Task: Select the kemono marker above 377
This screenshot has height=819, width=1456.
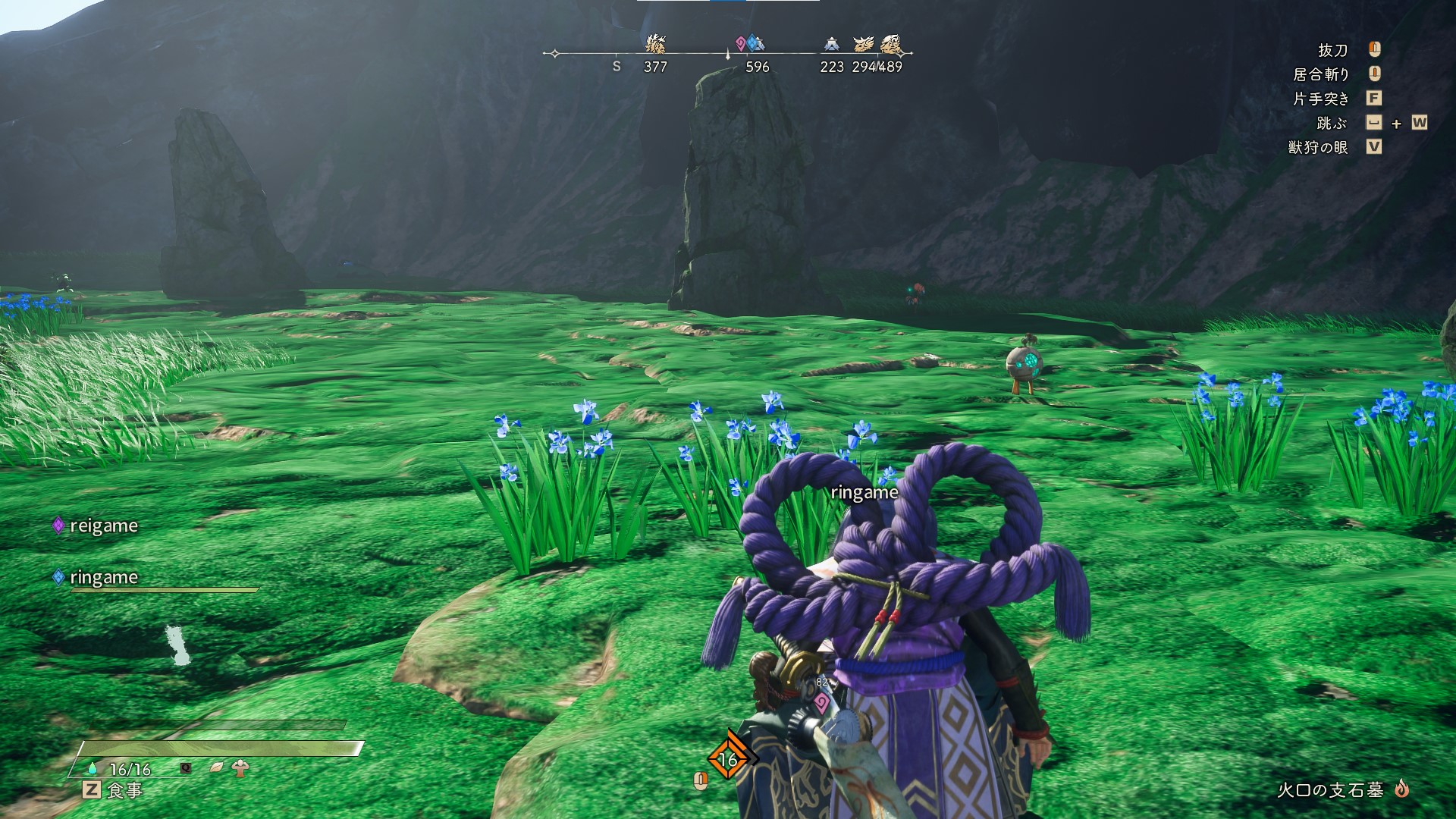Action: click(x=655, y=44)
